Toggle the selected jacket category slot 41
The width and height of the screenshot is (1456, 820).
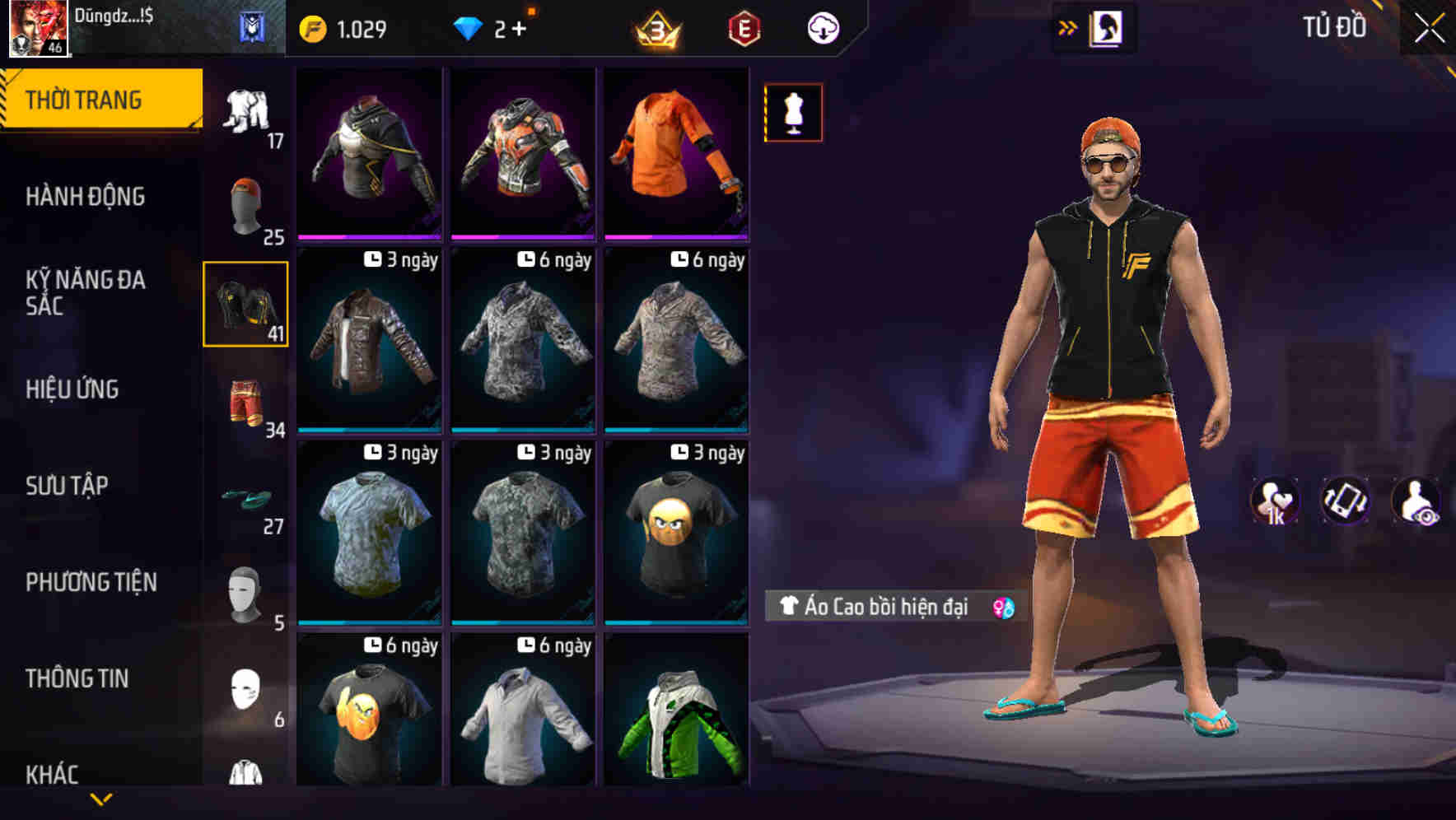[245, 305]
